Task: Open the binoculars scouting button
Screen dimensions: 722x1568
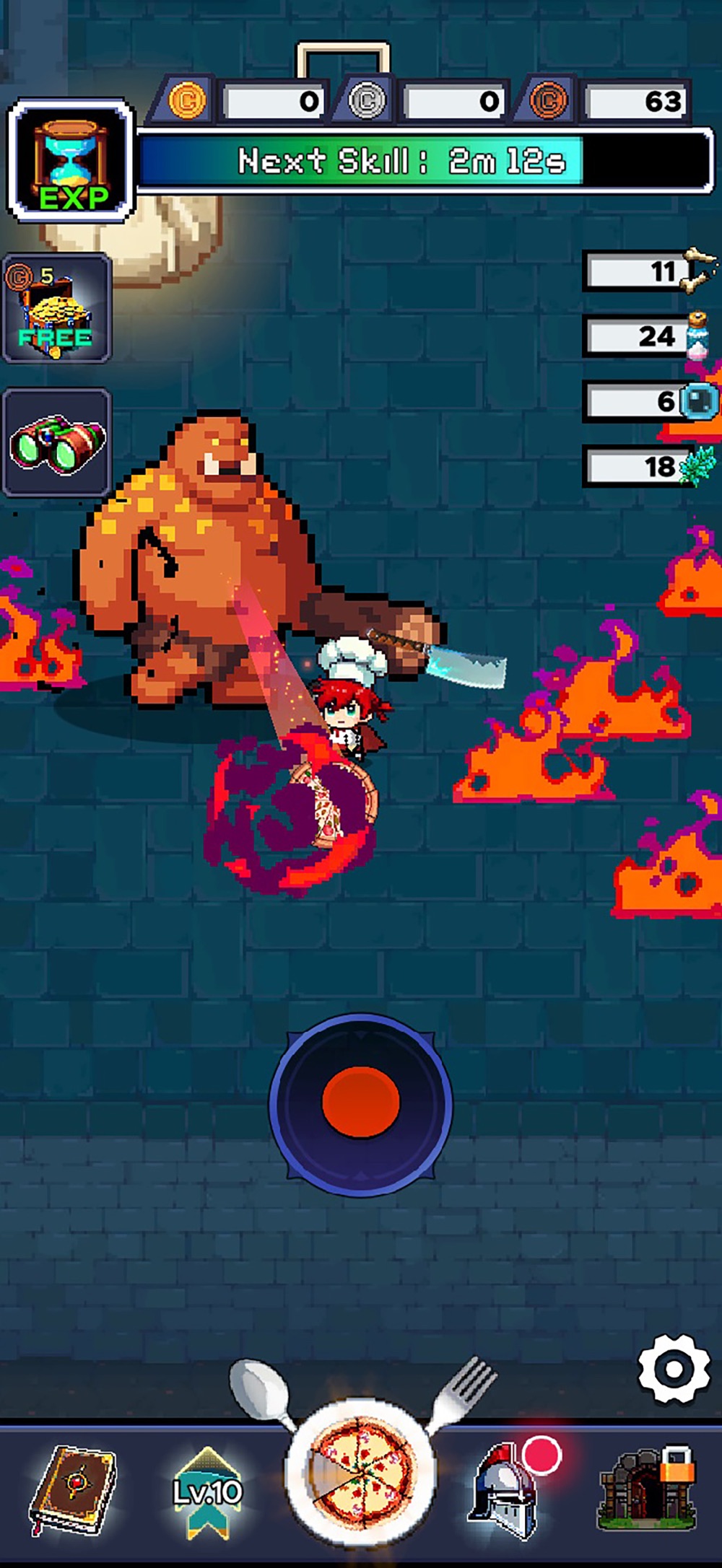Action: point(56,442)
